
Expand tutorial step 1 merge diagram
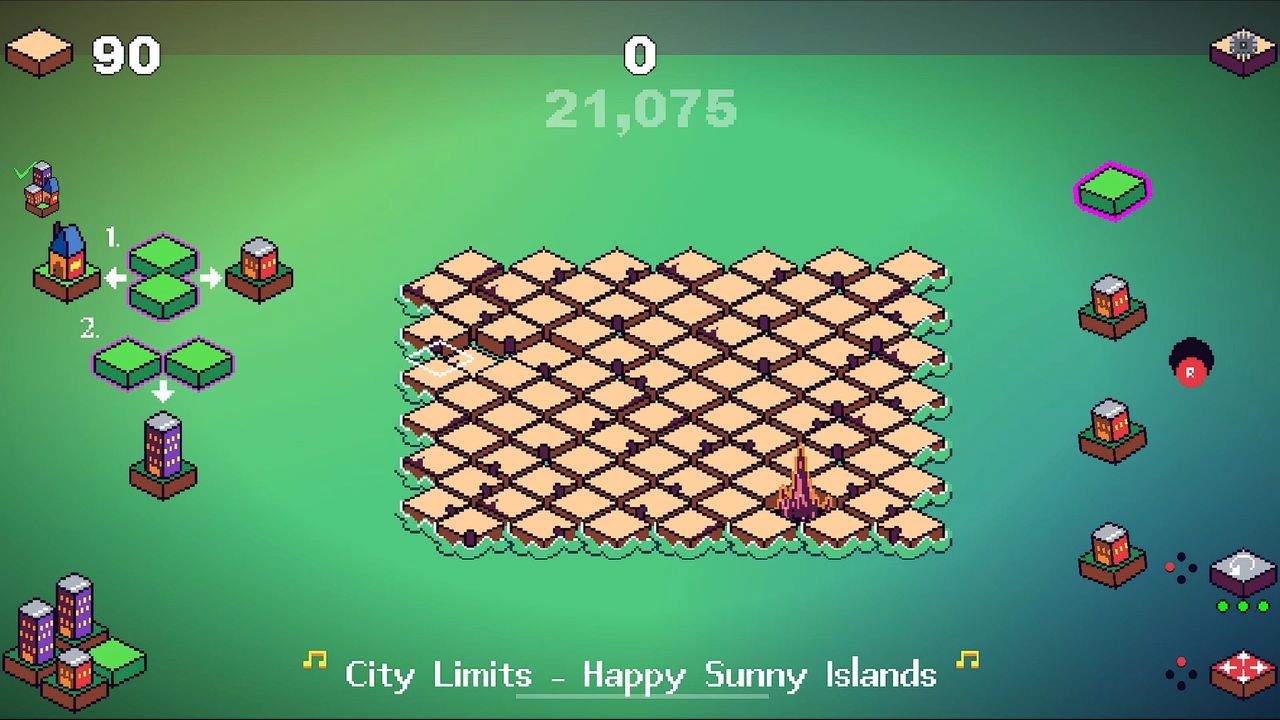coord(165,277)
